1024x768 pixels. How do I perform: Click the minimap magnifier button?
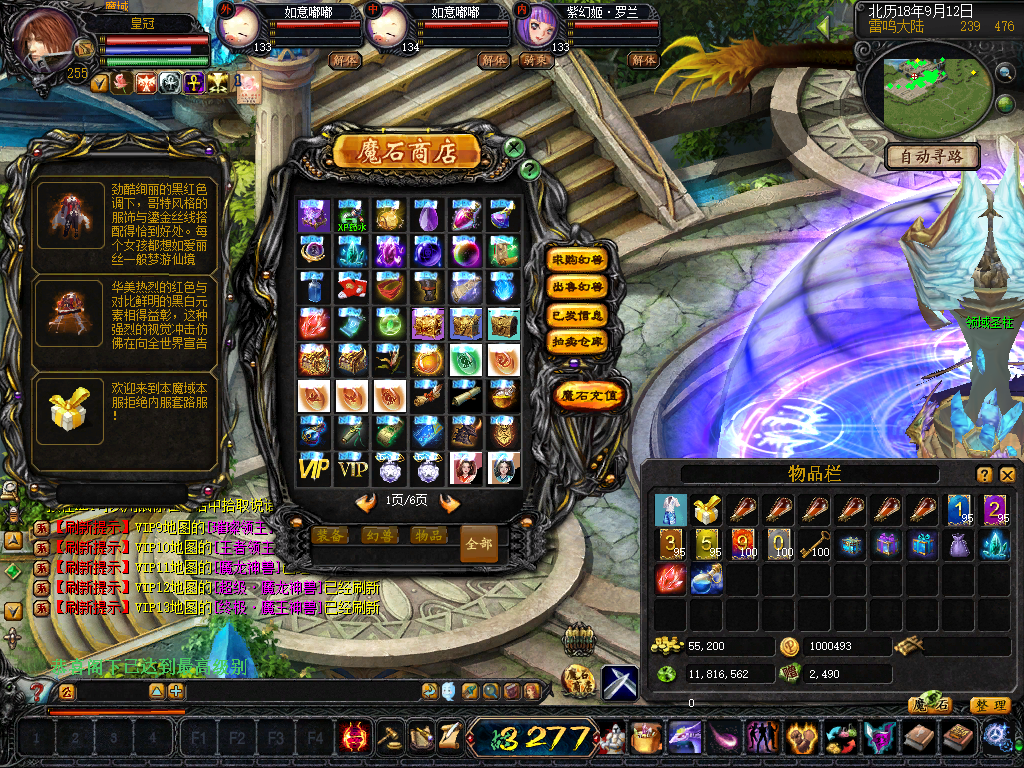tap(1005, 73)
